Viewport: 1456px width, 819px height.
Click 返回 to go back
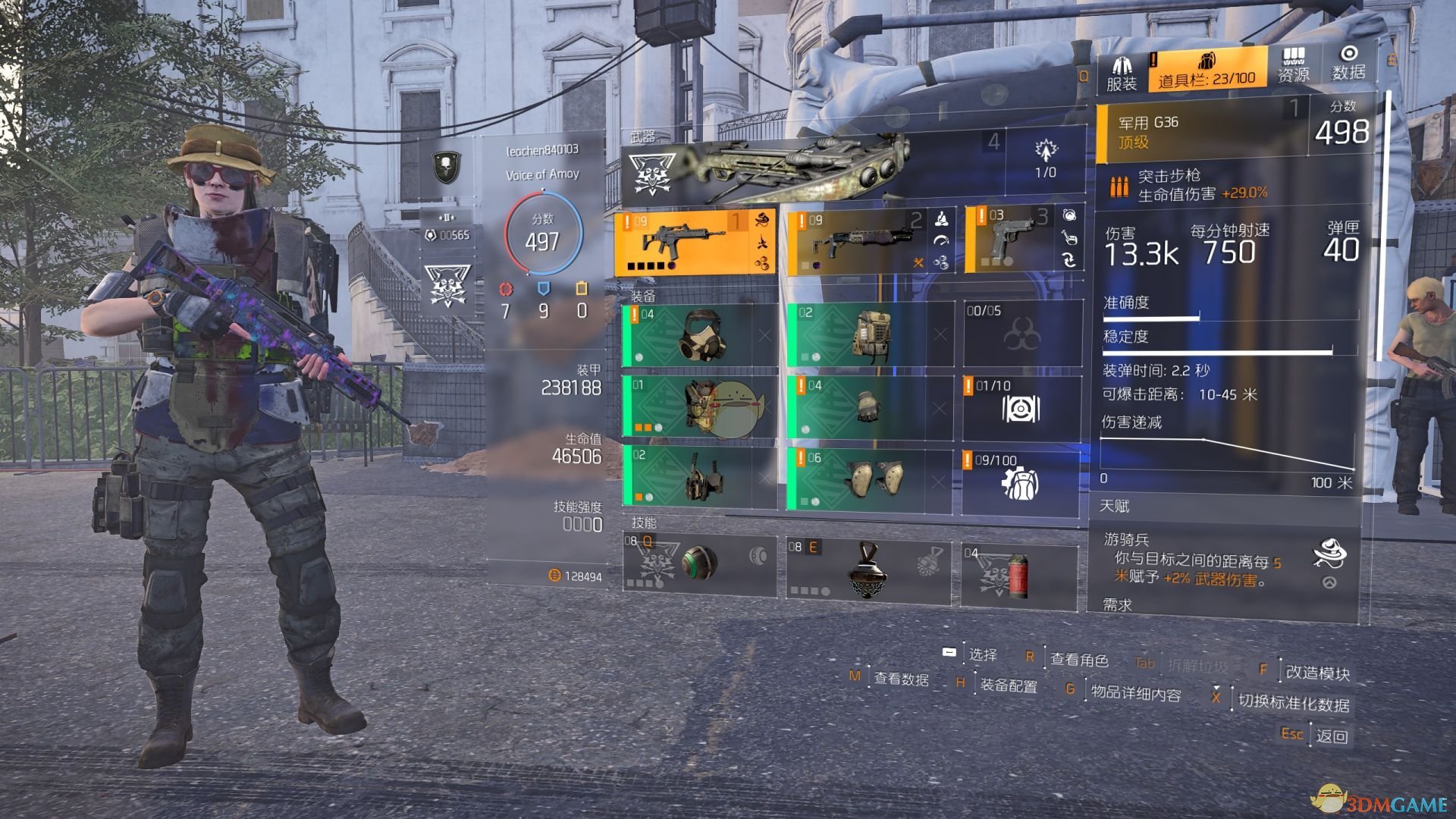click(x=1332, y=736)
